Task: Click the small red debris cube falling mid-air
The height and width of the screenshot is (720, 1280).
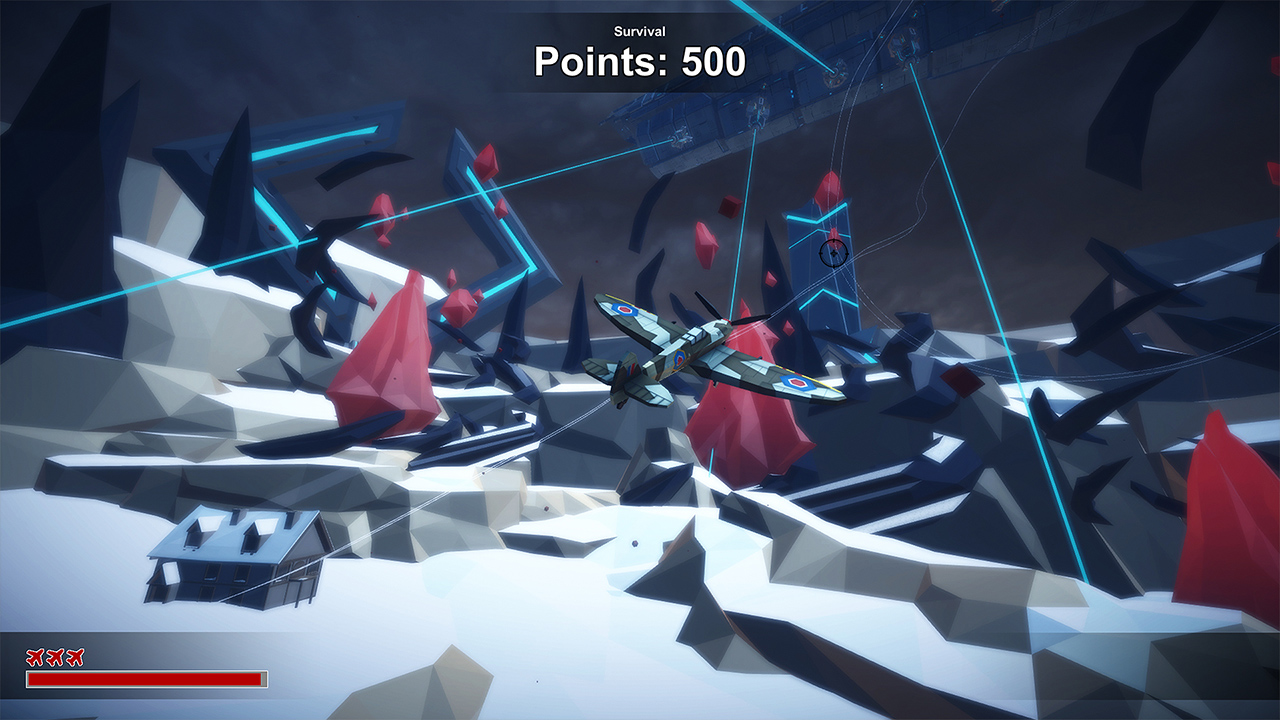Action: point(729,205)
